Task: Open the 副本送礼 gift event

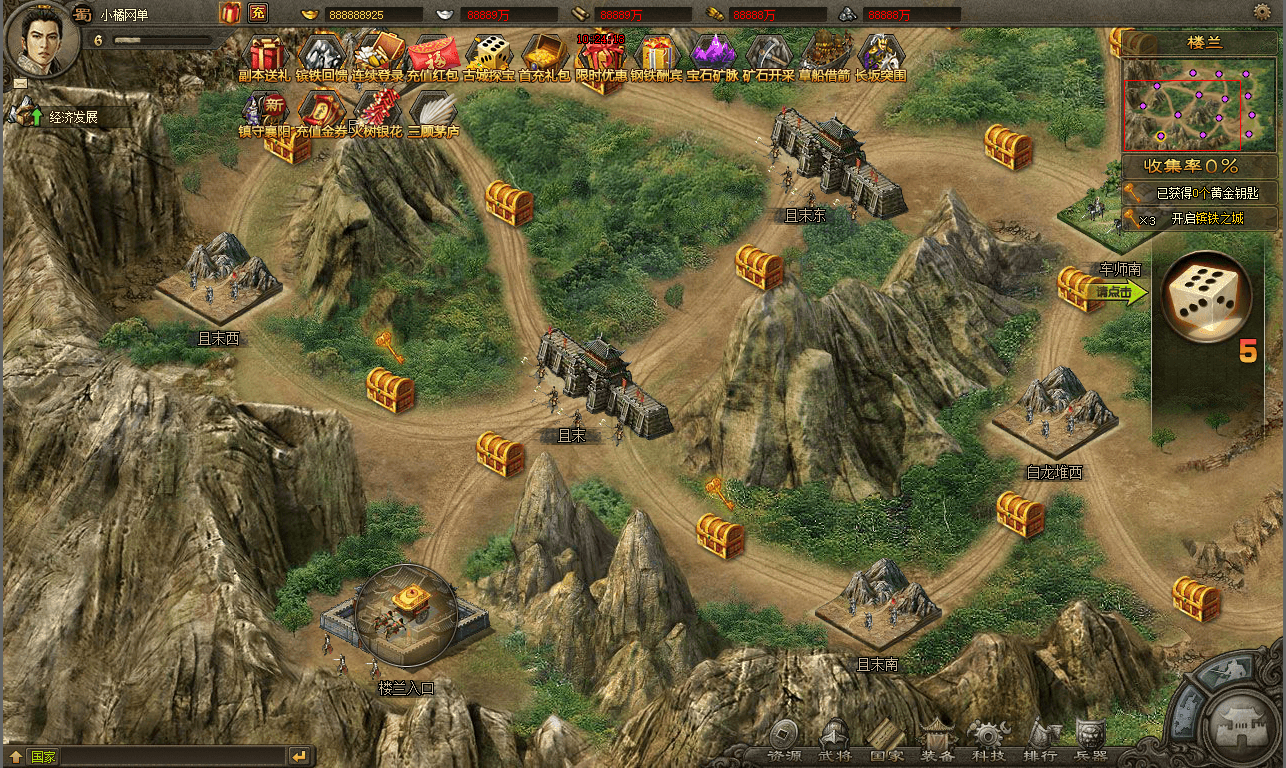Action: click(x=265, y=55)
